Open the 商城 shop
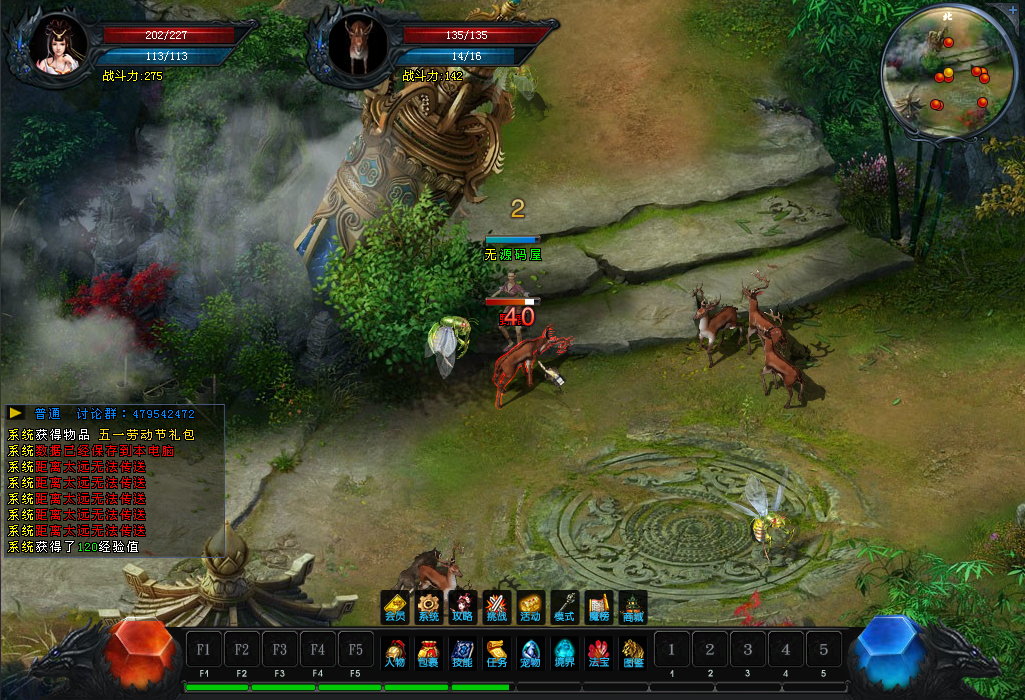The height and width of the screenshot is (700, 1025). (x=633, y=607)
